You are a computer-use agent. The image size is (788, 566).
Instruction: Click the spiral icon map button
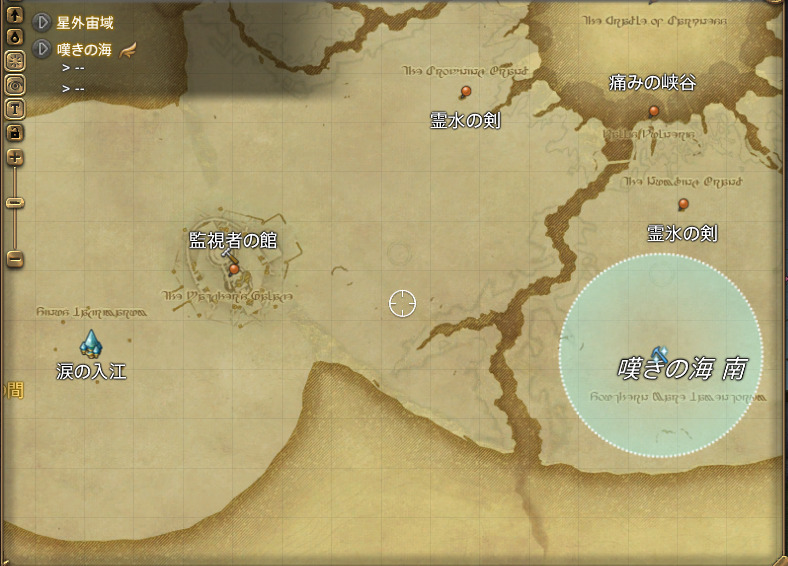[x=15, y=84]
